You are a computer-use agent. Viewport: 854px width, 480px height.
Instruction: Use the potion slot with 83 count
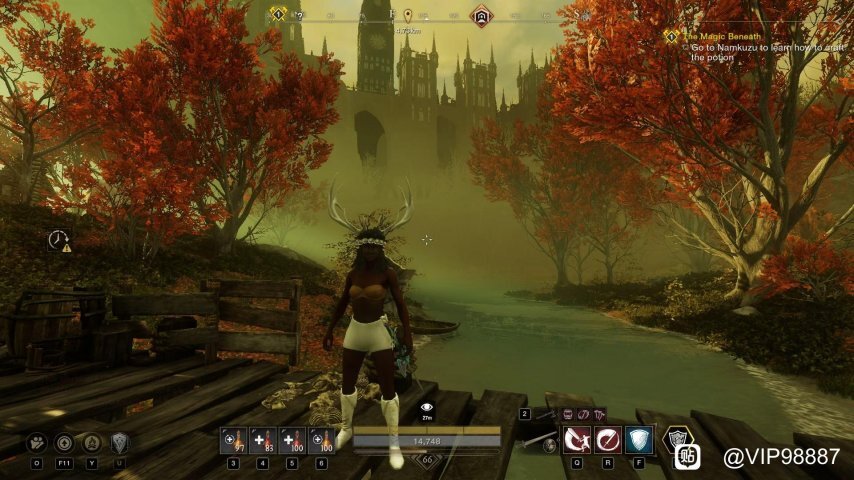(x=264, y=440)
